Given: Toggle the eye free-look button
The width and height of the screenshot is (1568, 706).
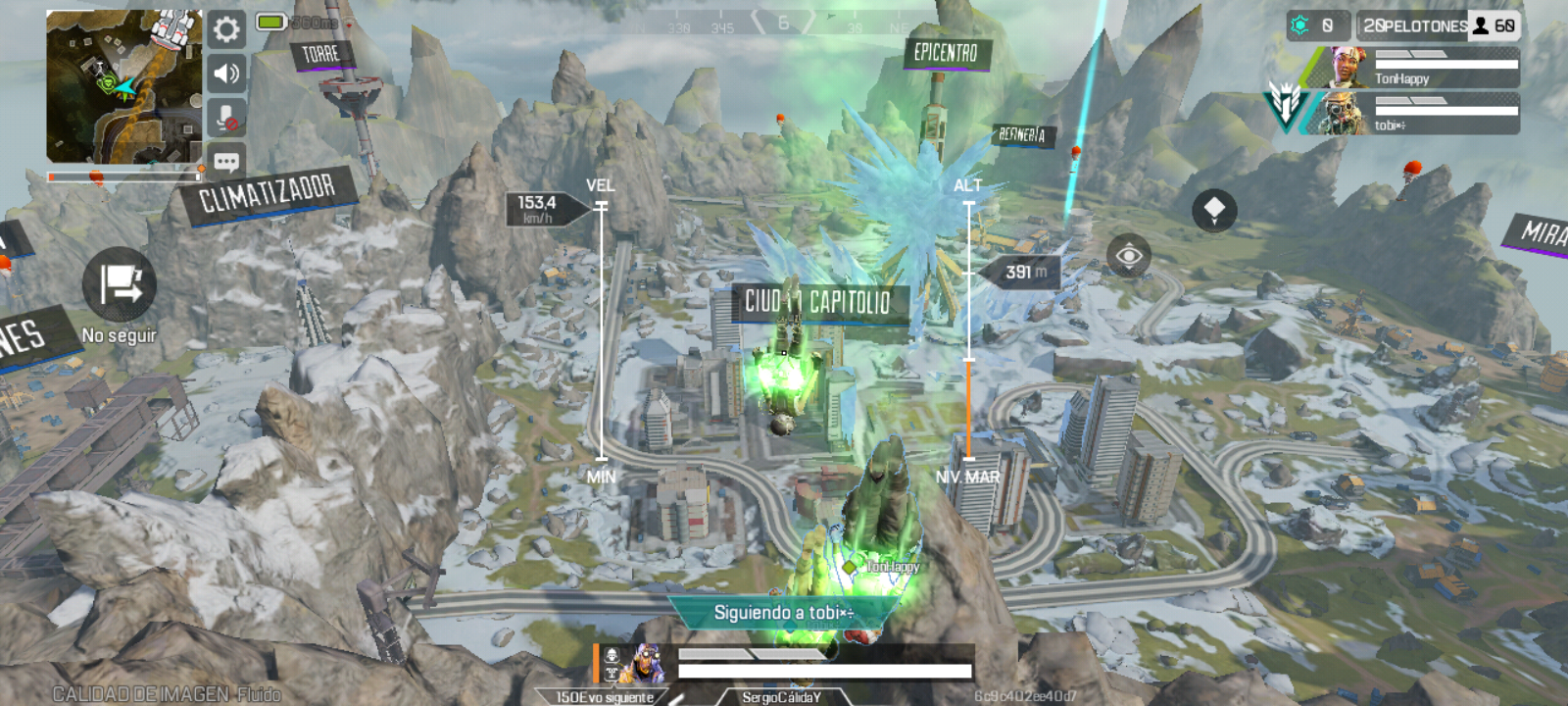Looking at the screenshot, I should point(1128,257).
